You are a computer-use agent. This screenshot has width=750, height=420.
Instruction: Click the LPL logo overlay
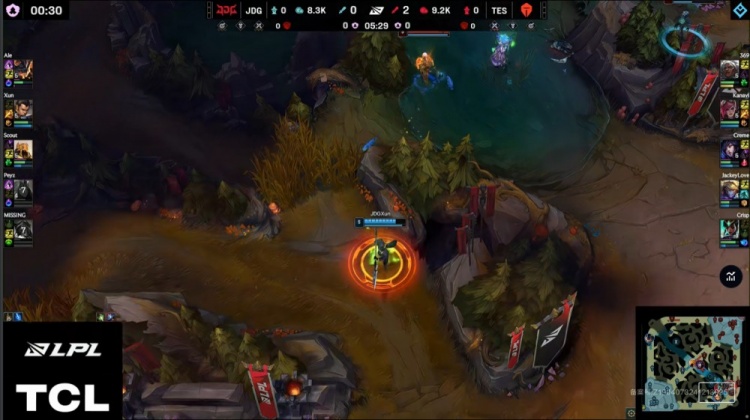pyautogui.click(x=61, y=349)
